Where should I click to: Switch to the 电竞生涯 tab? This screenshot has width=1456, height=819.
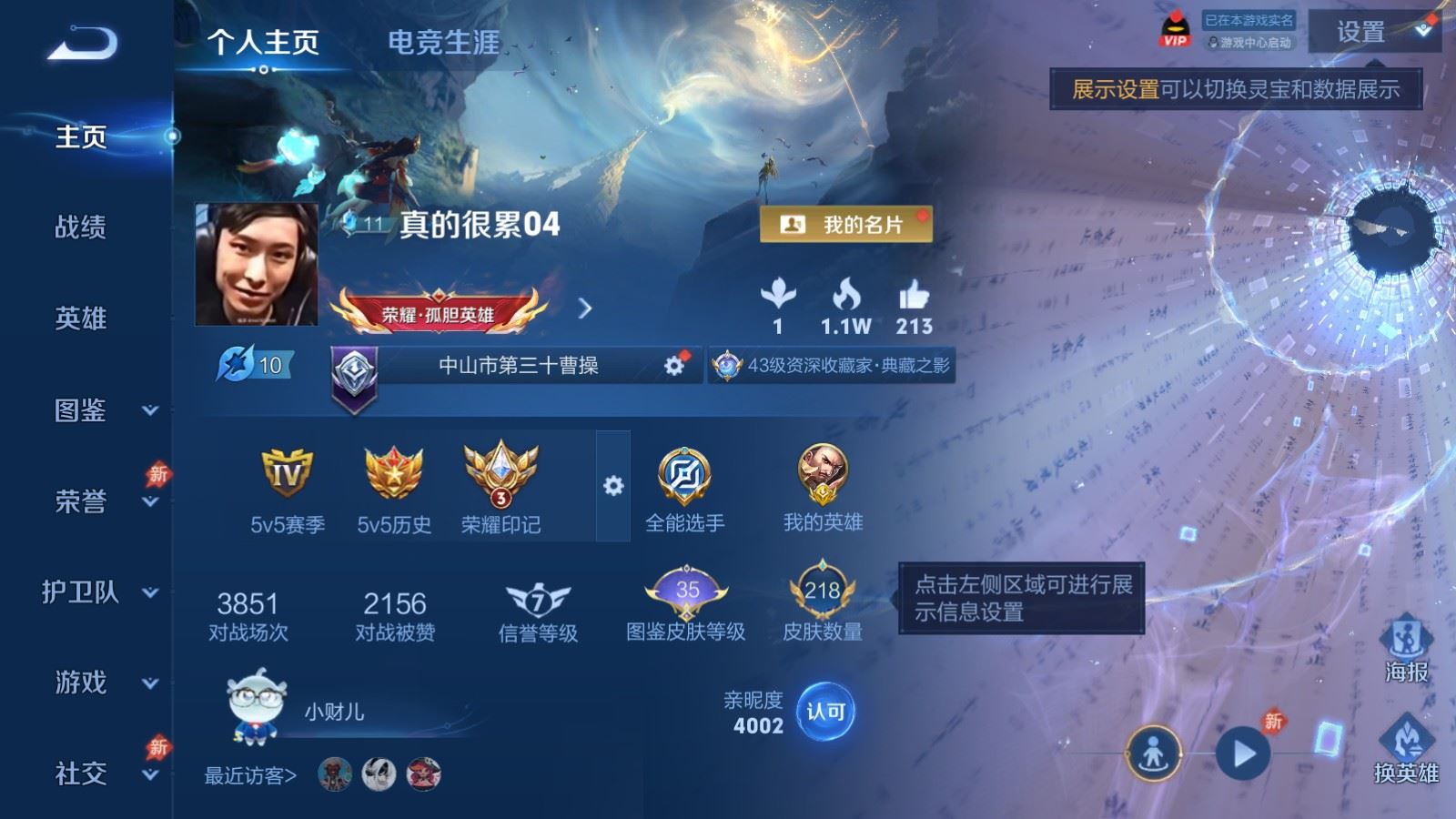coord(443,40)
